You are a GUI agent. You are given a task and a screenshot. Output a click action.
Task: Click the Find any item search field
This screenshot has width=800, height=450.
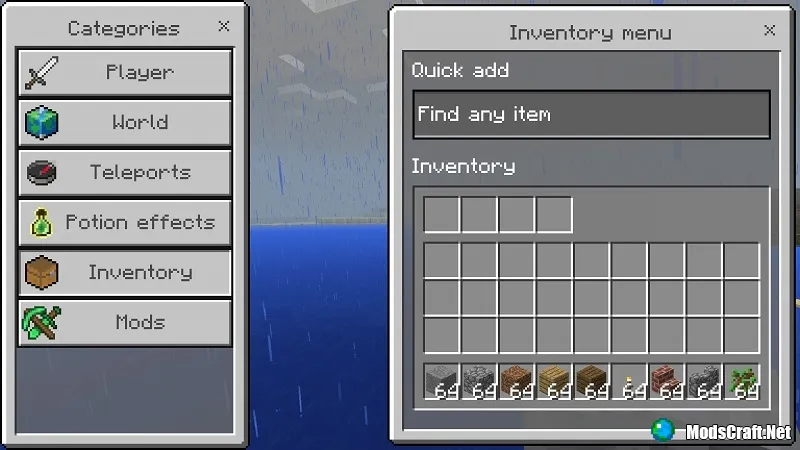click(x=591, y=114)
